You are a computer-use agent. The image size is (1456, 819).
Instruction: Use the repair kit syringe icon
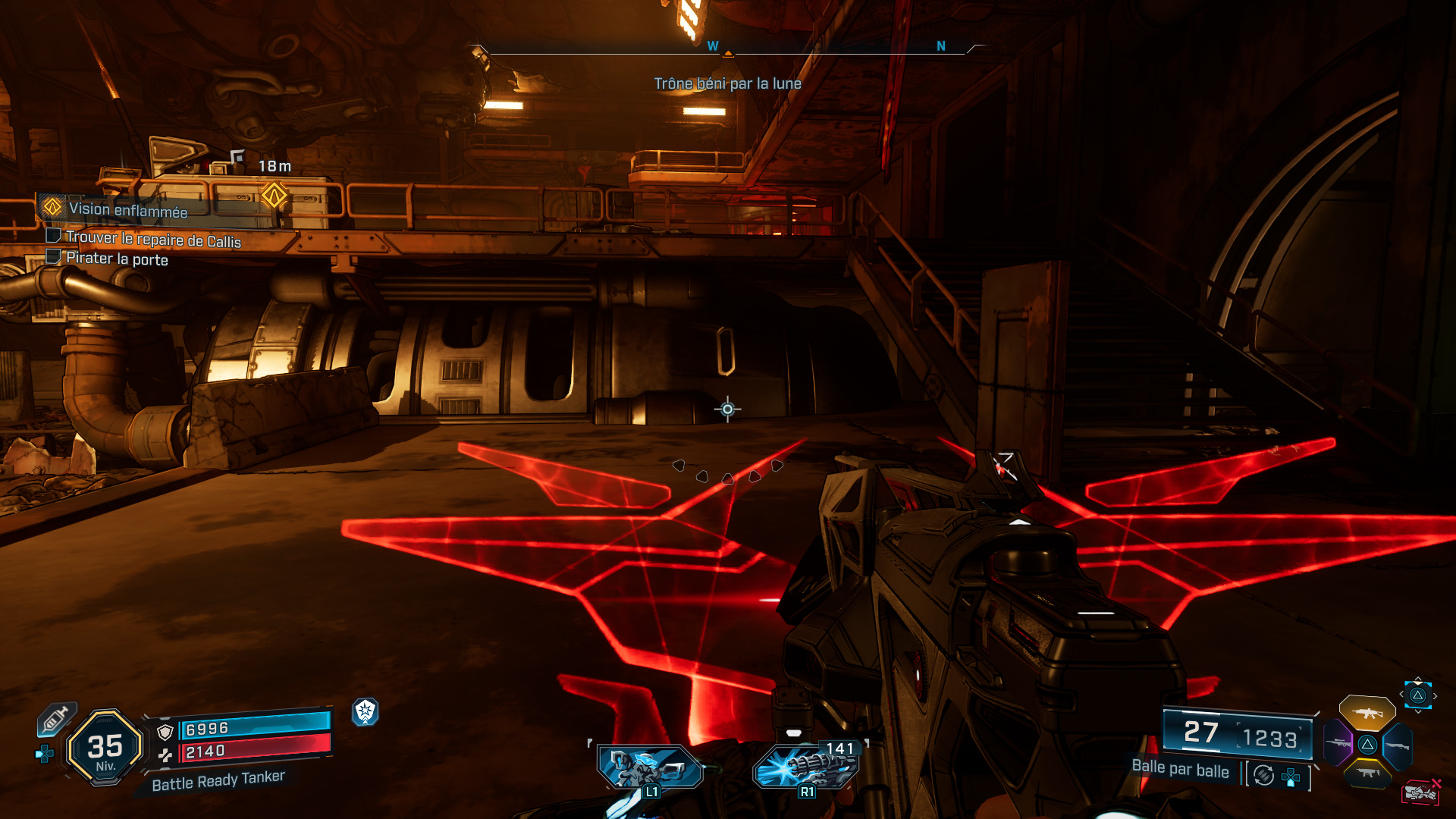56,718
